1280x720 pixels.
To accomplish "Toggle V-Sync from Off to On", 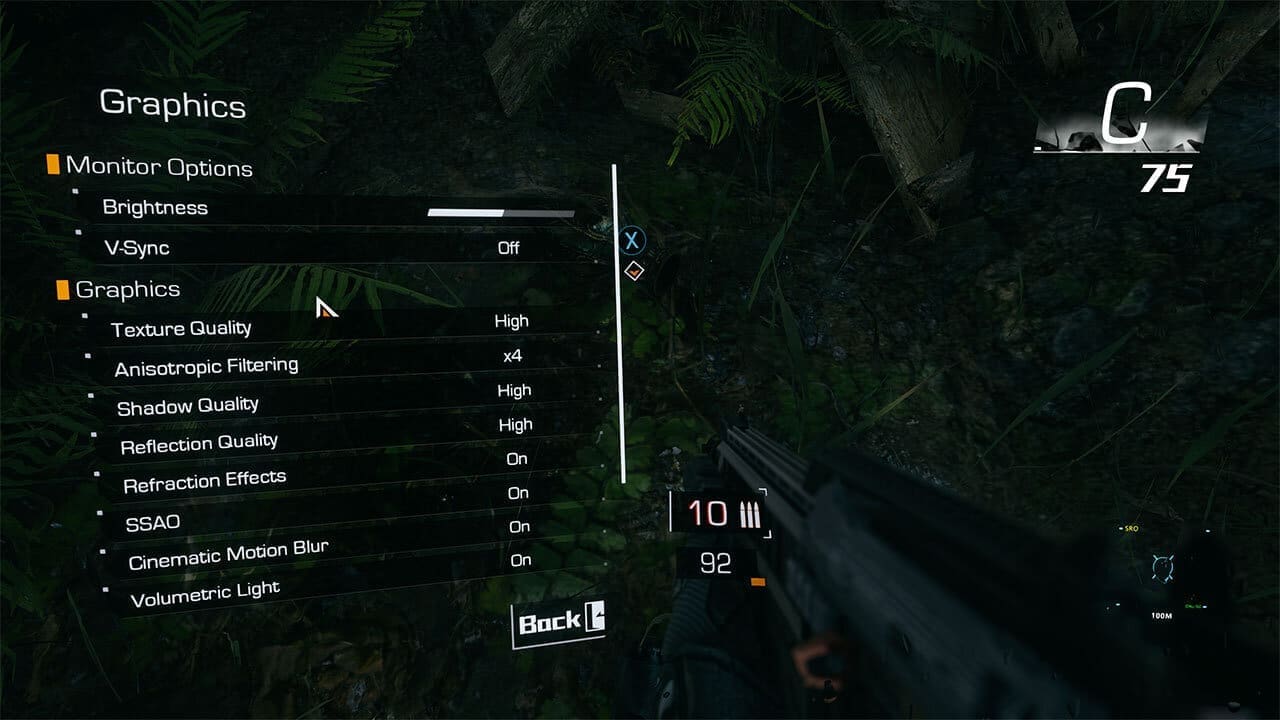I will [x=509, y=248].
